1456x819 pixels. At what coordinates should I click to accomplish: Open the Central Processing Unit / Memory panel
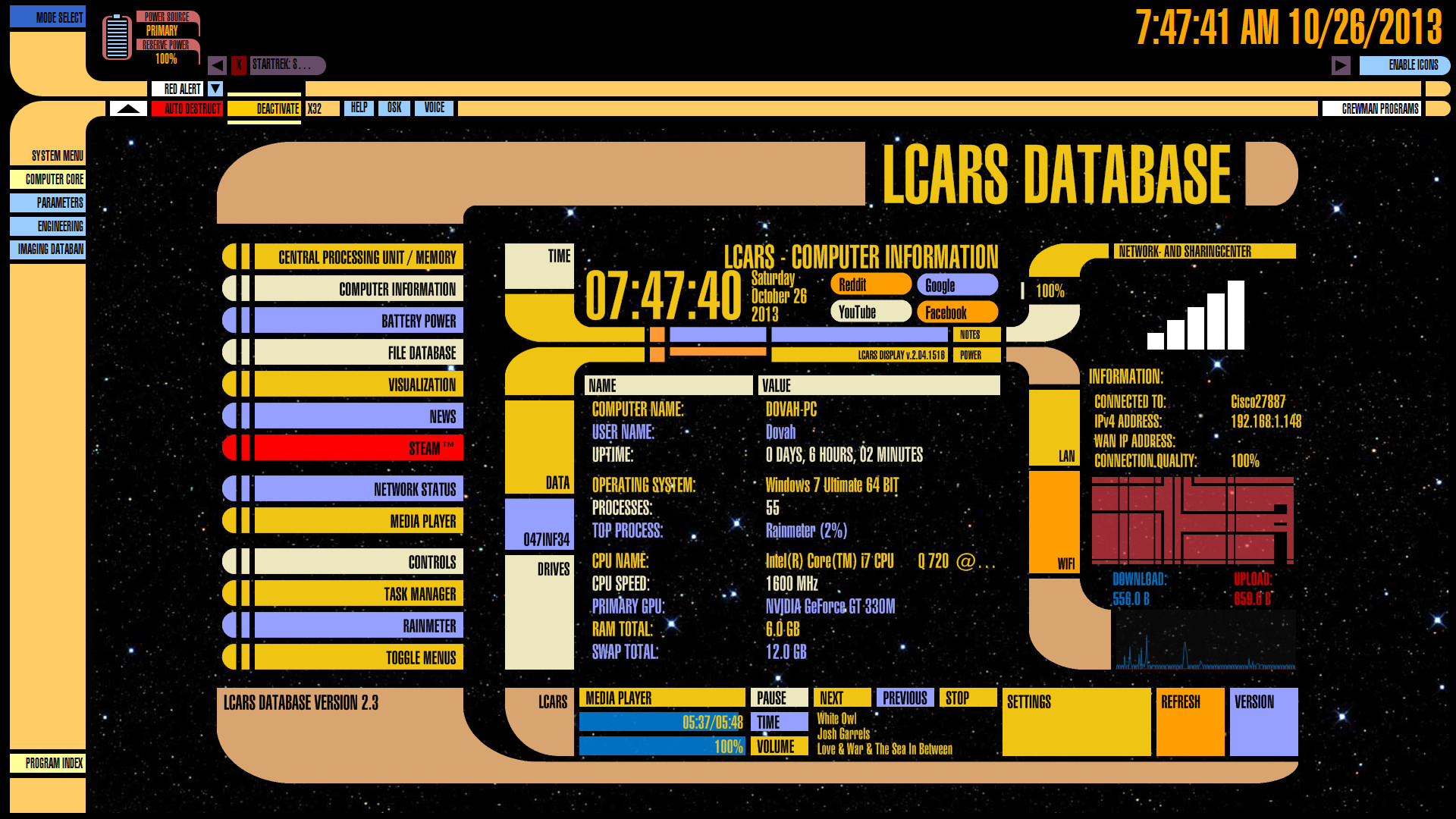[358, 257]
